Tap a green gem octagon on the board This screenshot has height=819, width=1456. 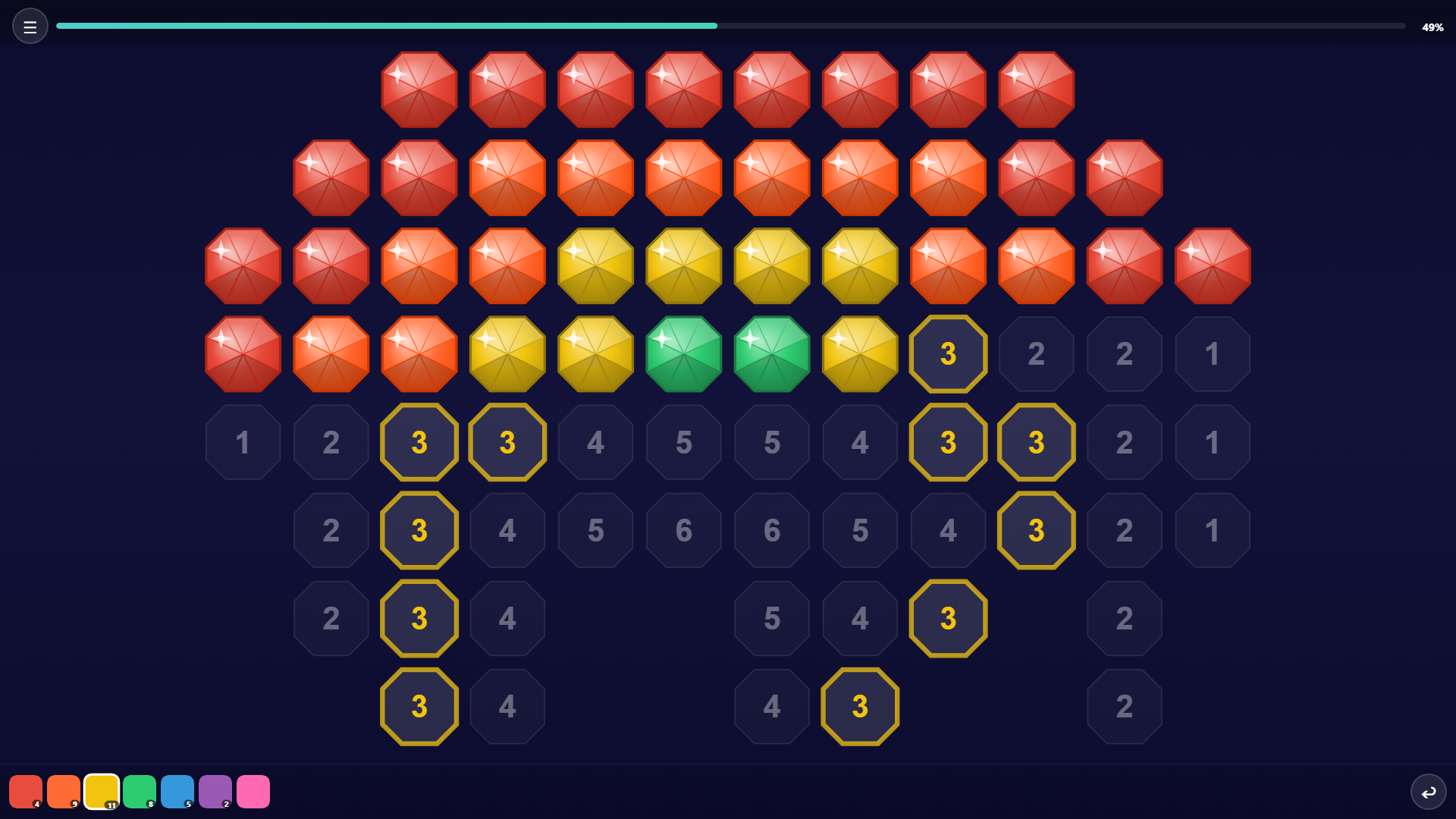pos(683,353)
